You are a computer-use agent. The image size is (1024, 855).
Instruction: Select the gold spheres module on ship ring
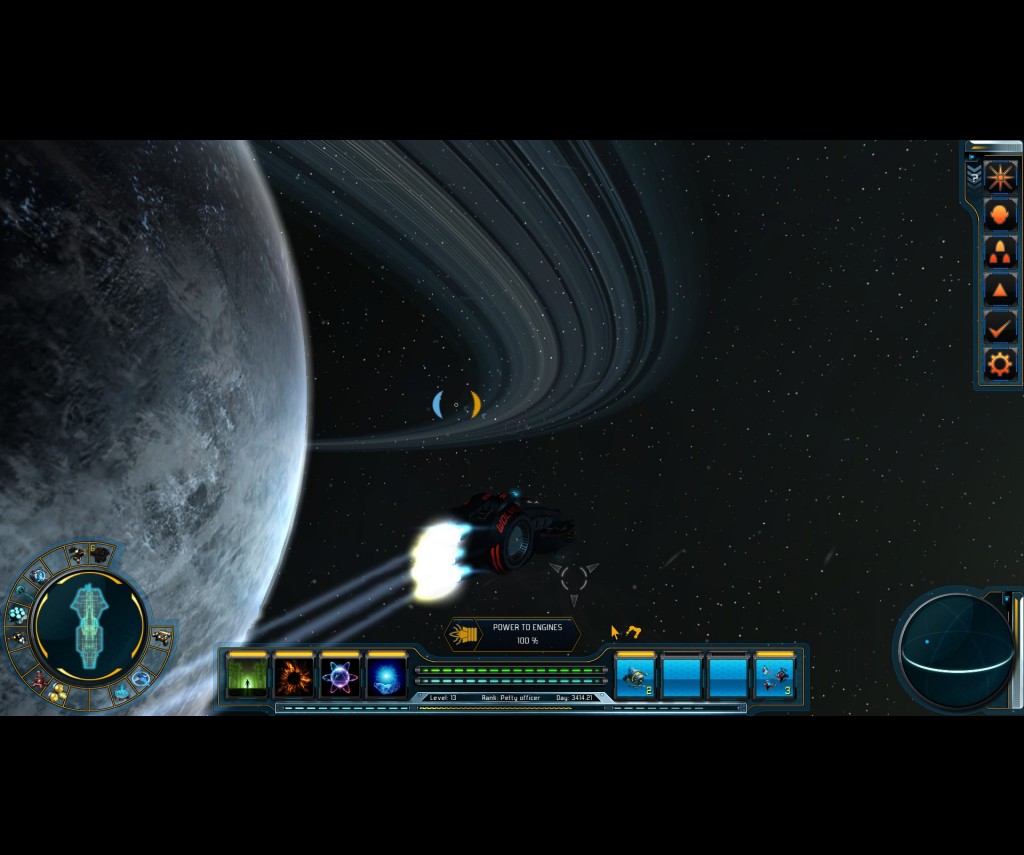point(58,693)
